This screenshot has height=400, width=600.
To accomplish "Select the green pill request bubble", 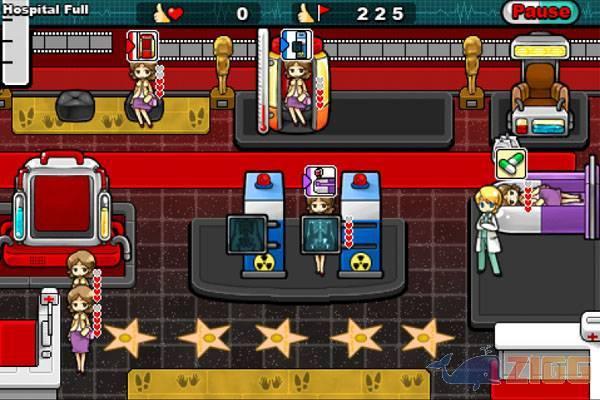I will 510,164.
